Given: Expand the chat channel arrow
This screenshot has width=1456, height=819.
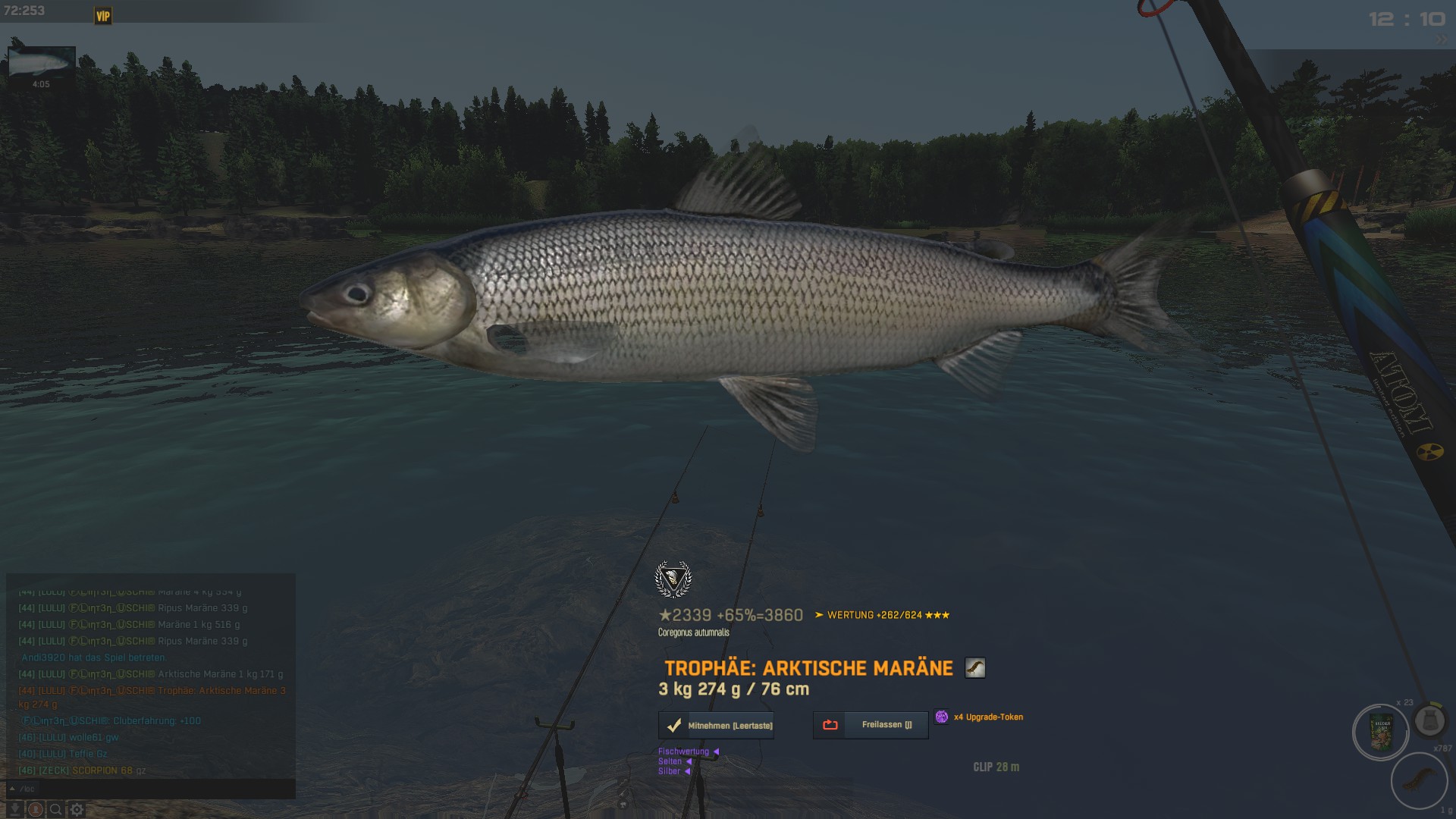Looking at the screenshot, I should tap(12, 789).
